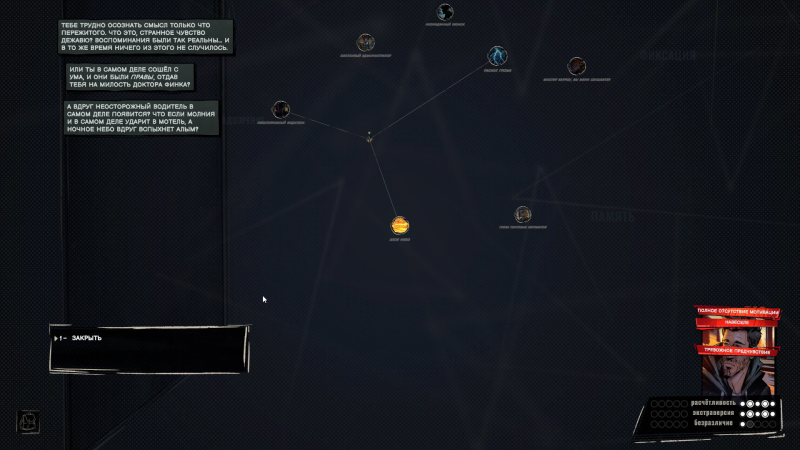Image resolution: width=800 pixels, height=450 pixels.
Task: Select the "Раскат грома" lightning node
Action: click(497, 55)
